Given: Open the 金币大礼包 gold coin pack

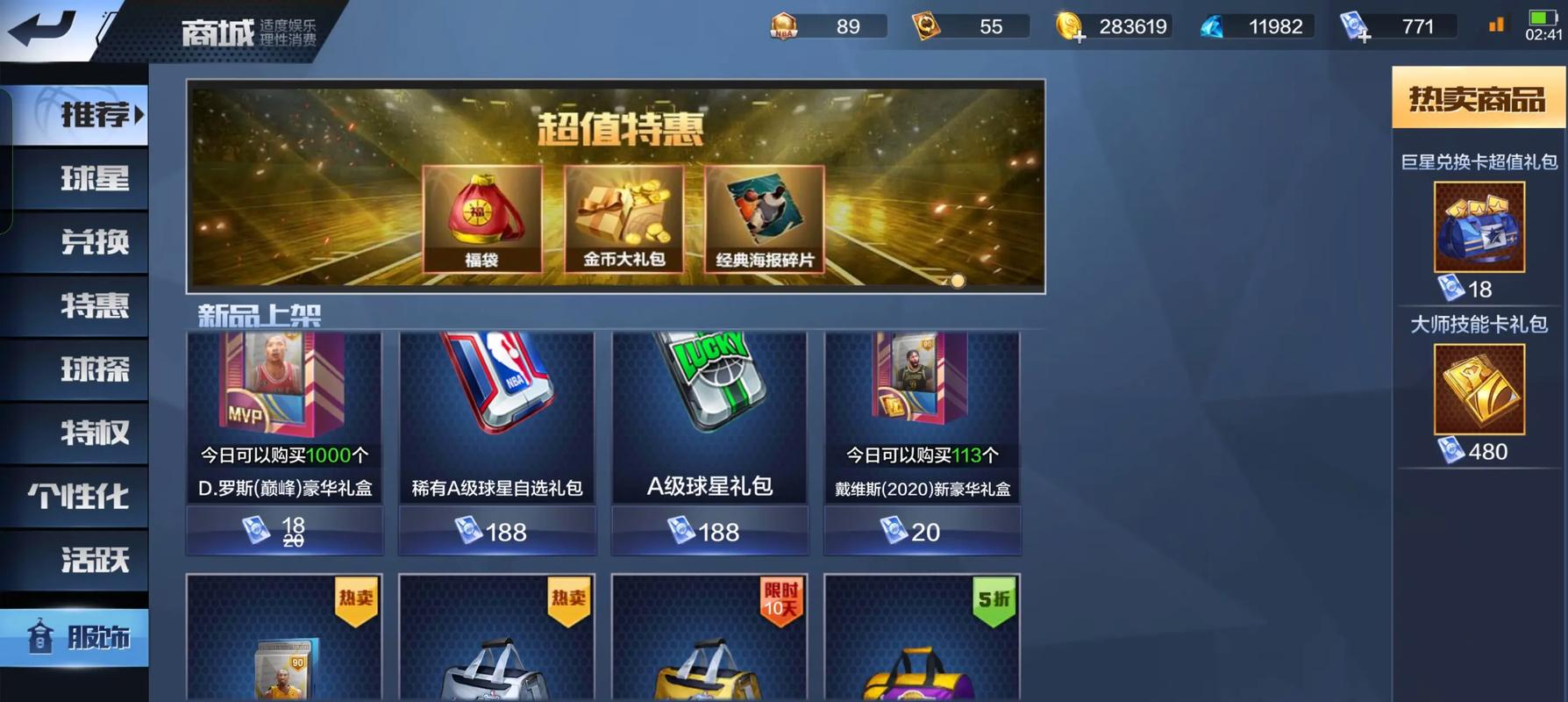Looking at the screenshot, I should click(624, 219).
